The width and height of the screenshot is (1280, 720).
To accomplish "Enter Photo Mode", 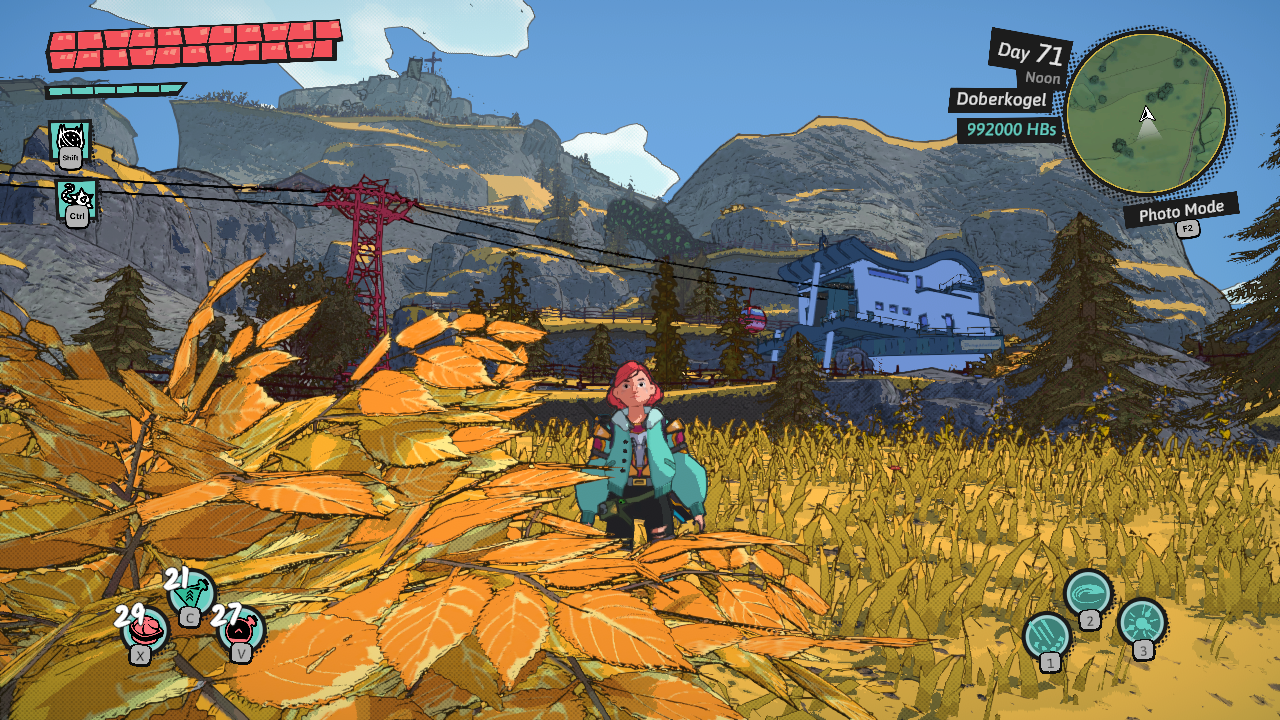I will tap(1181, 211).
